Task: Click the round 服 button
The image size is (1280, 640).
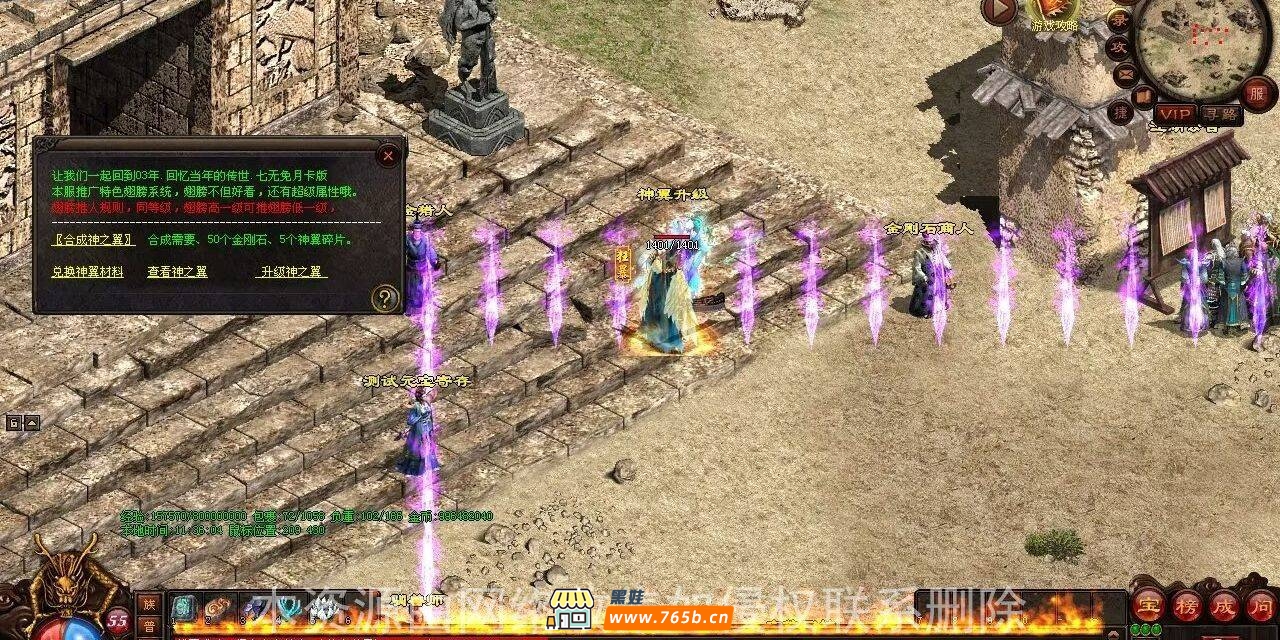Action: (x=1258, y=96)
